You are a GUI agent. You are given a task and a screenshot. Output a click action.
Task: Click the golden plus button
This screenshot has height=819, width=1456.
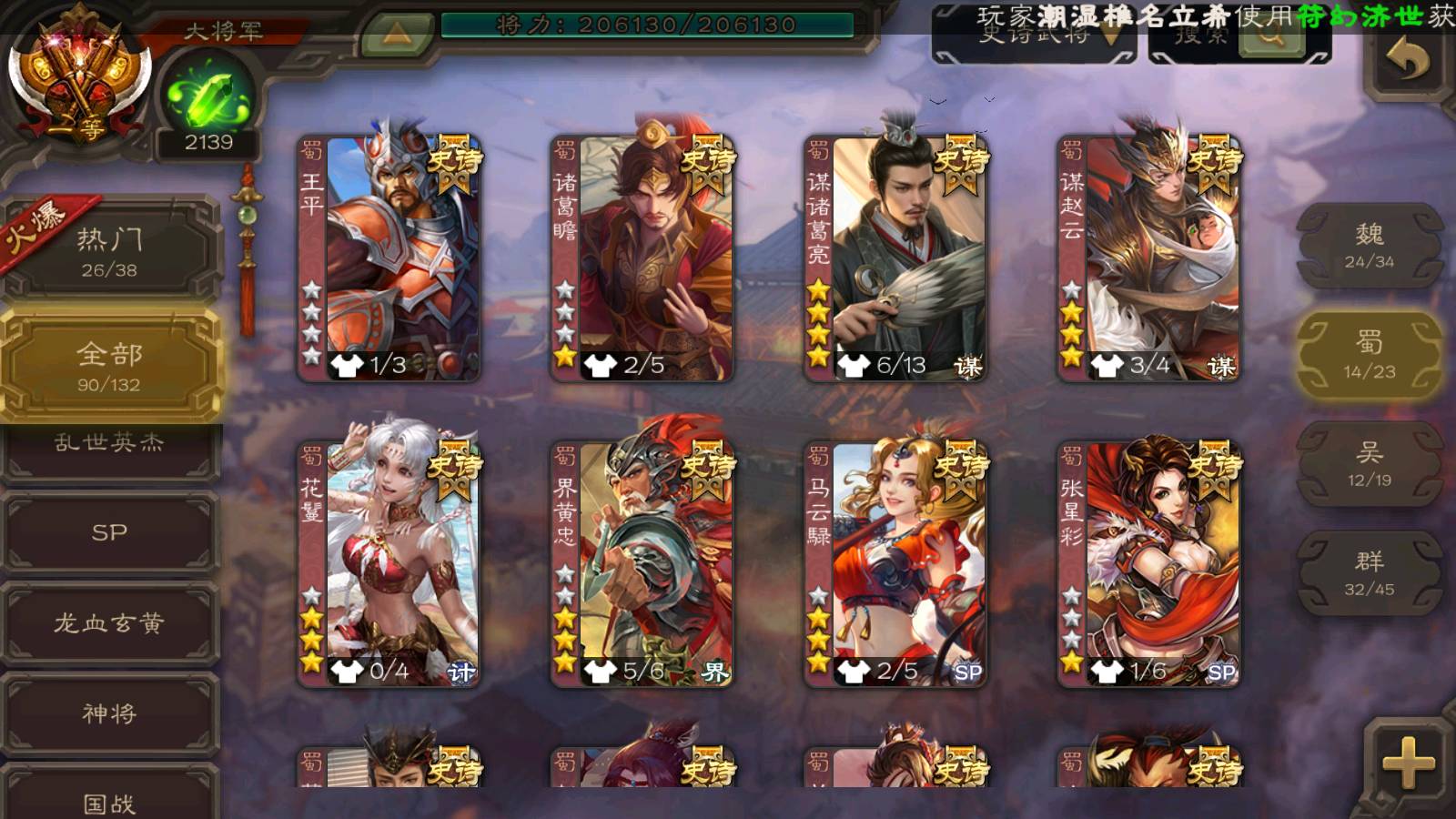pyautogui.click(x=1408, y=762)
